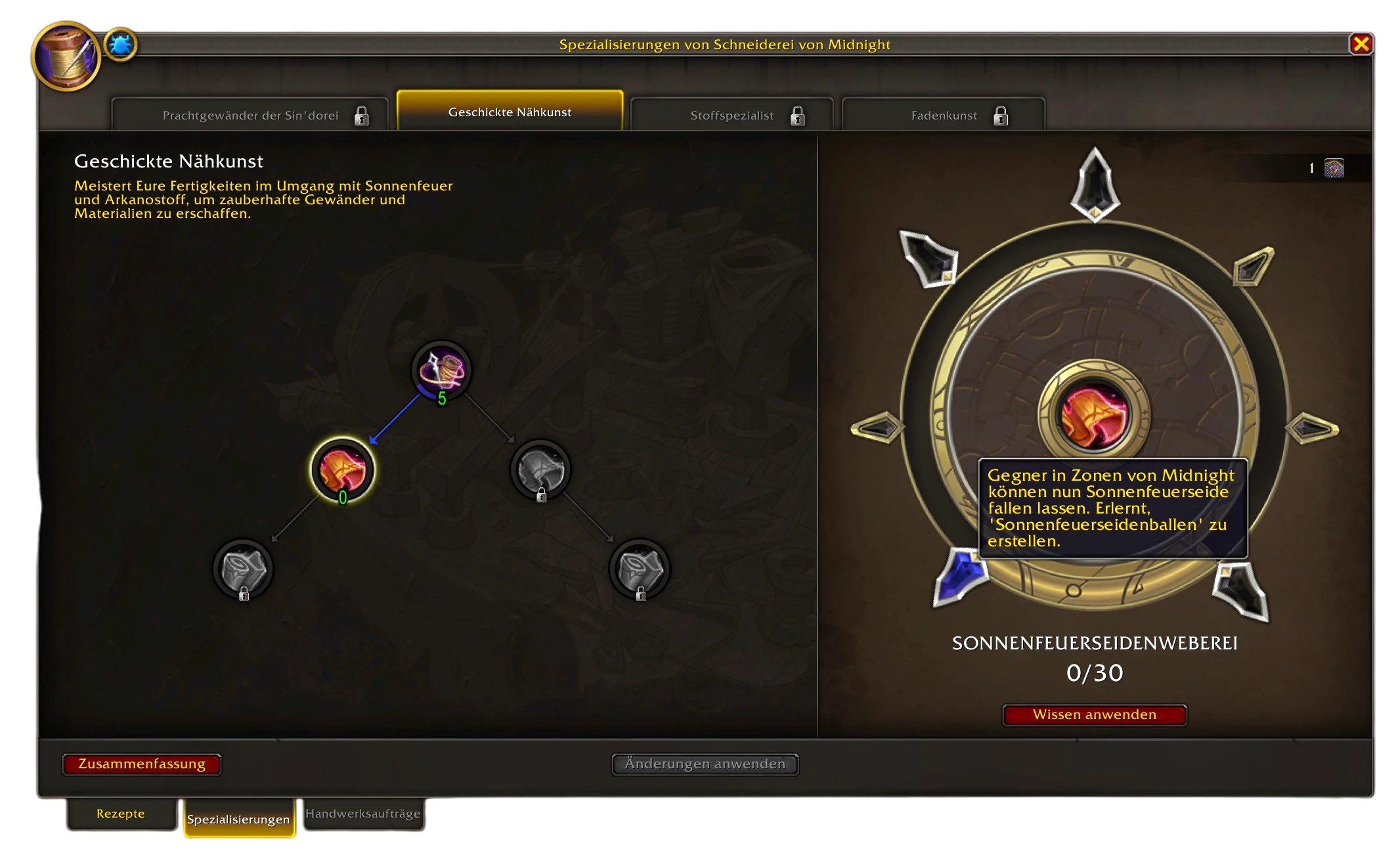Open the locked Fadenkunst tab
The height and width of the screenshot is (855, 1400).
[944, 116]
